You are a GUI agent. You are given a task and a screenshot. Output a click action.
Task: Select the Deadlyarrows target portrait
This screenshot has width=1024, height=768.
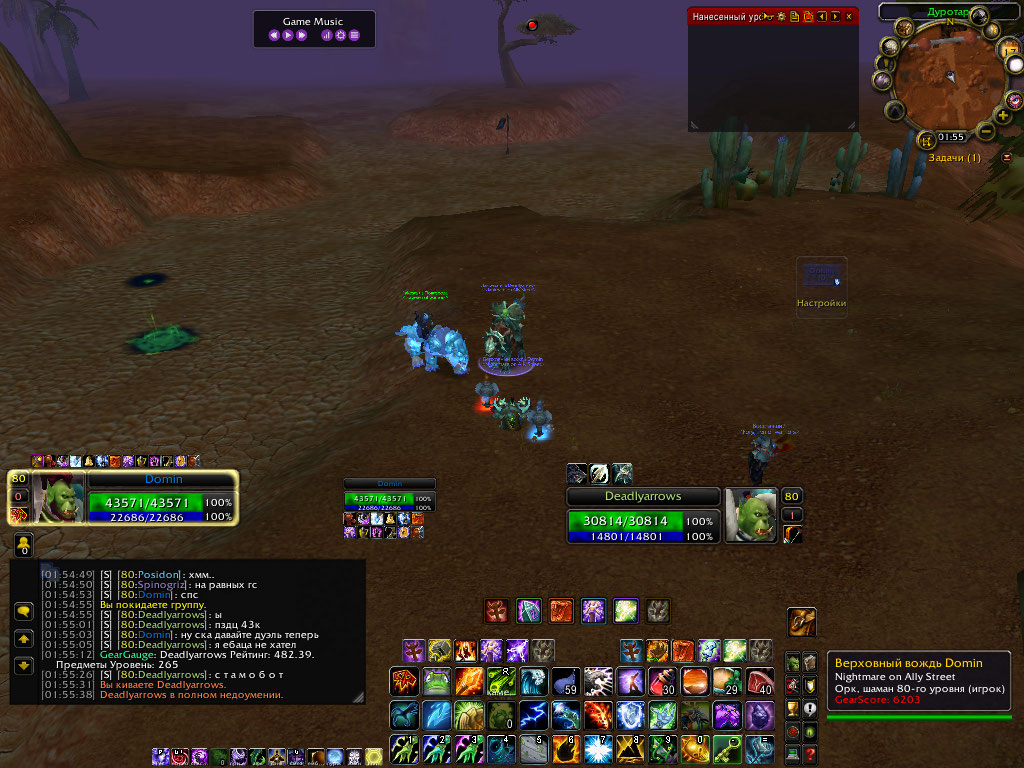coord(749,515)
